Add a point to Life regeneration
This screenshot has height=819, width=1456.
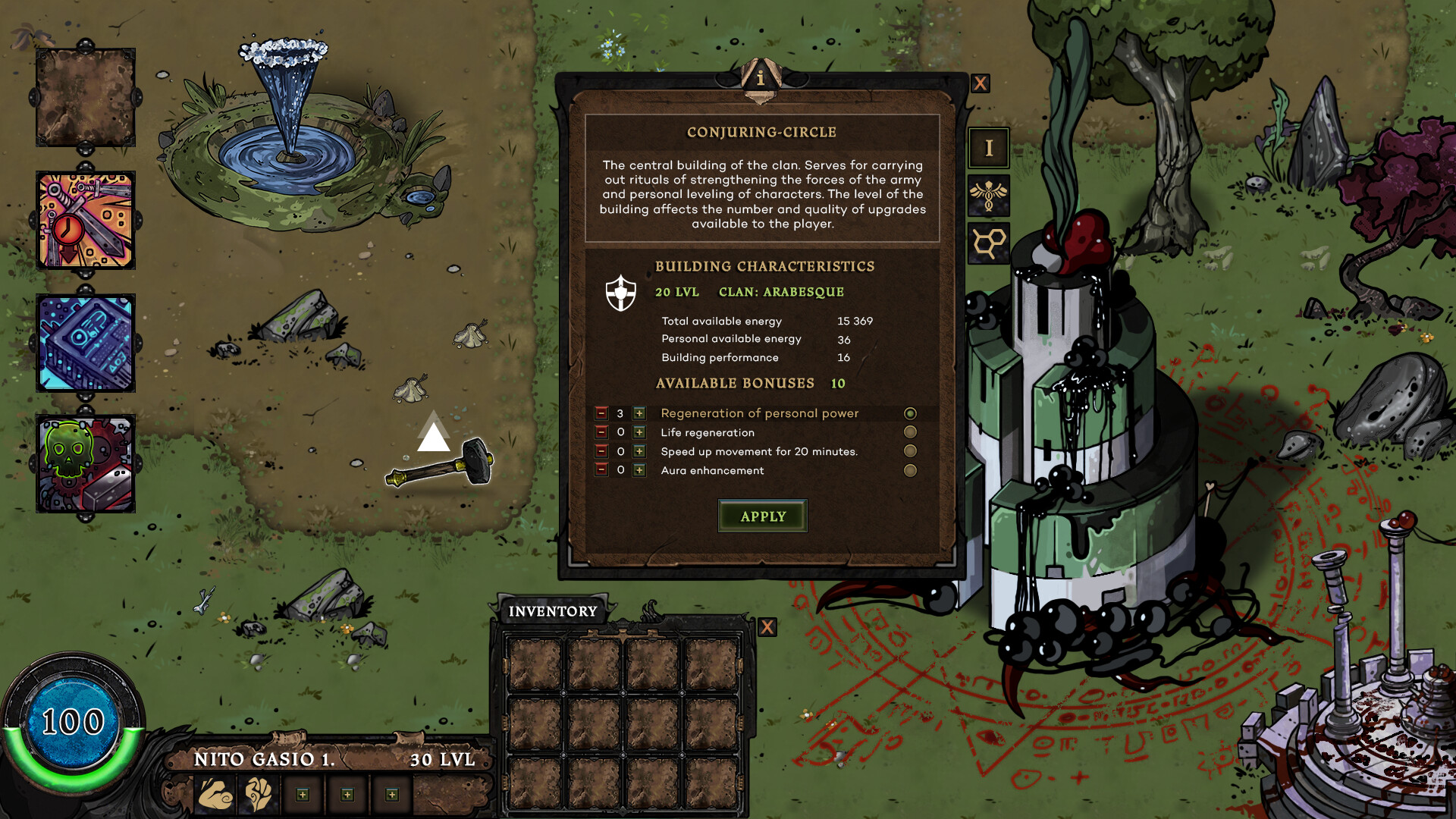639,432
